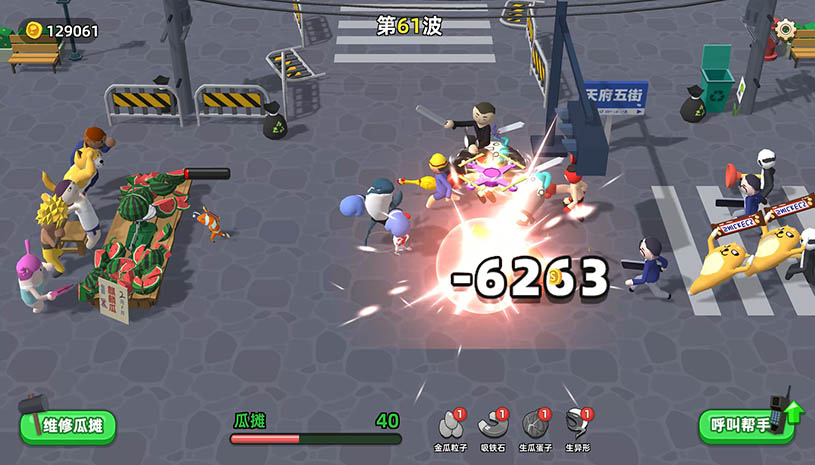815x465 pixels.
Task: Use the 吸铁石 magnet item
Action: tap(493, 424)
